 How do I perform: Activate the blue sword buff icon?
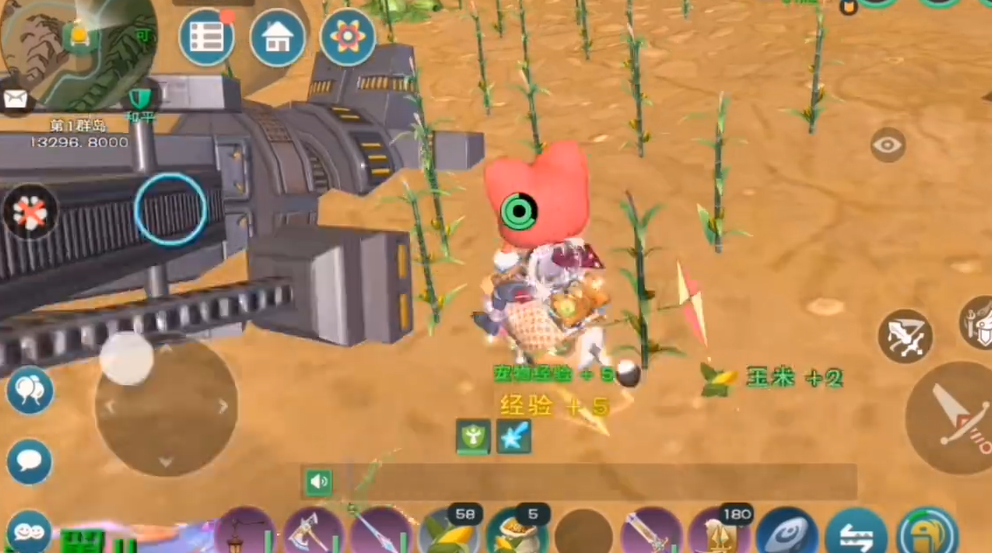point(514,436)
